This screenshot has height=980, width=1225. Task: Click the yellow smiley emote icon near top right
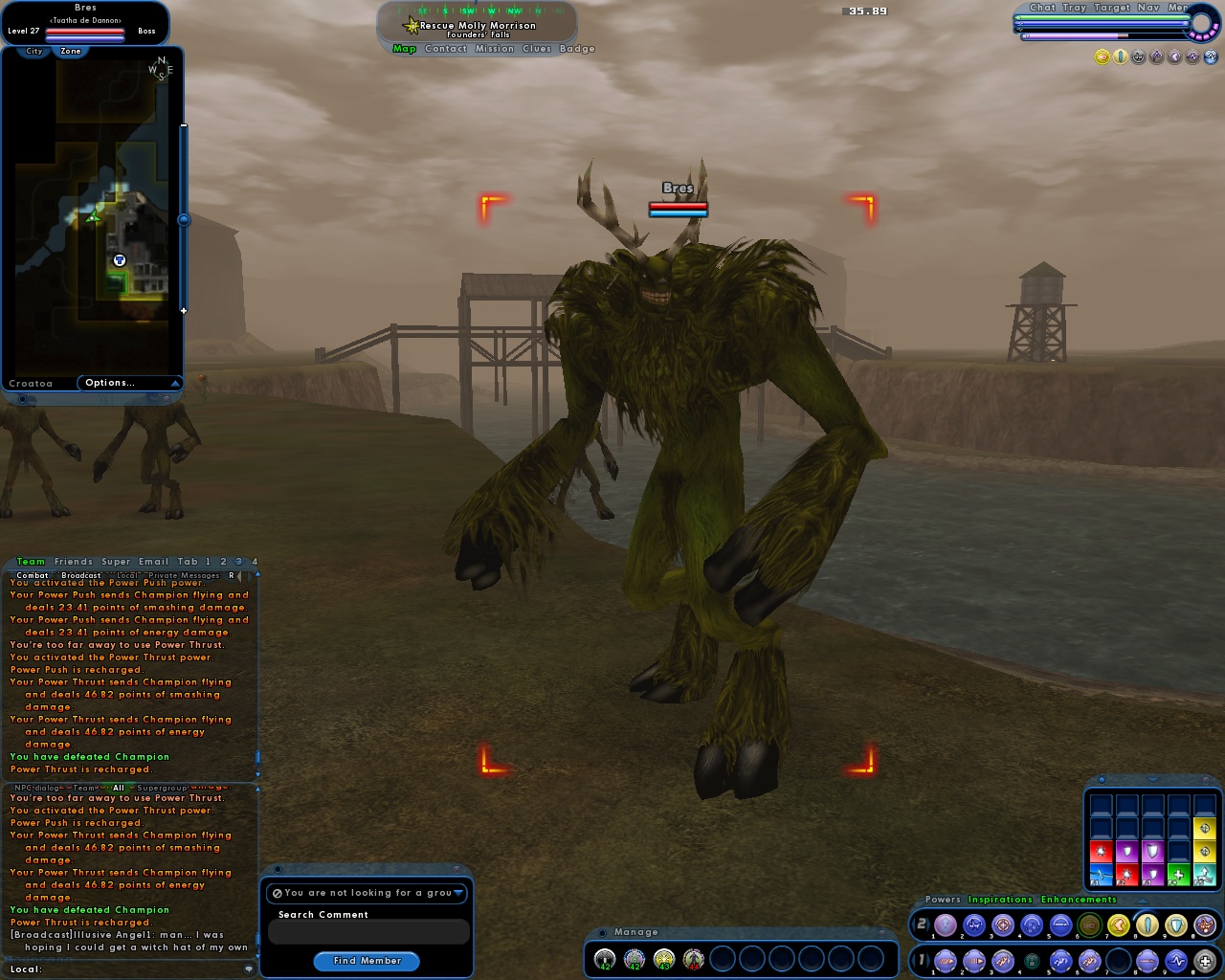pos(1101,56)
